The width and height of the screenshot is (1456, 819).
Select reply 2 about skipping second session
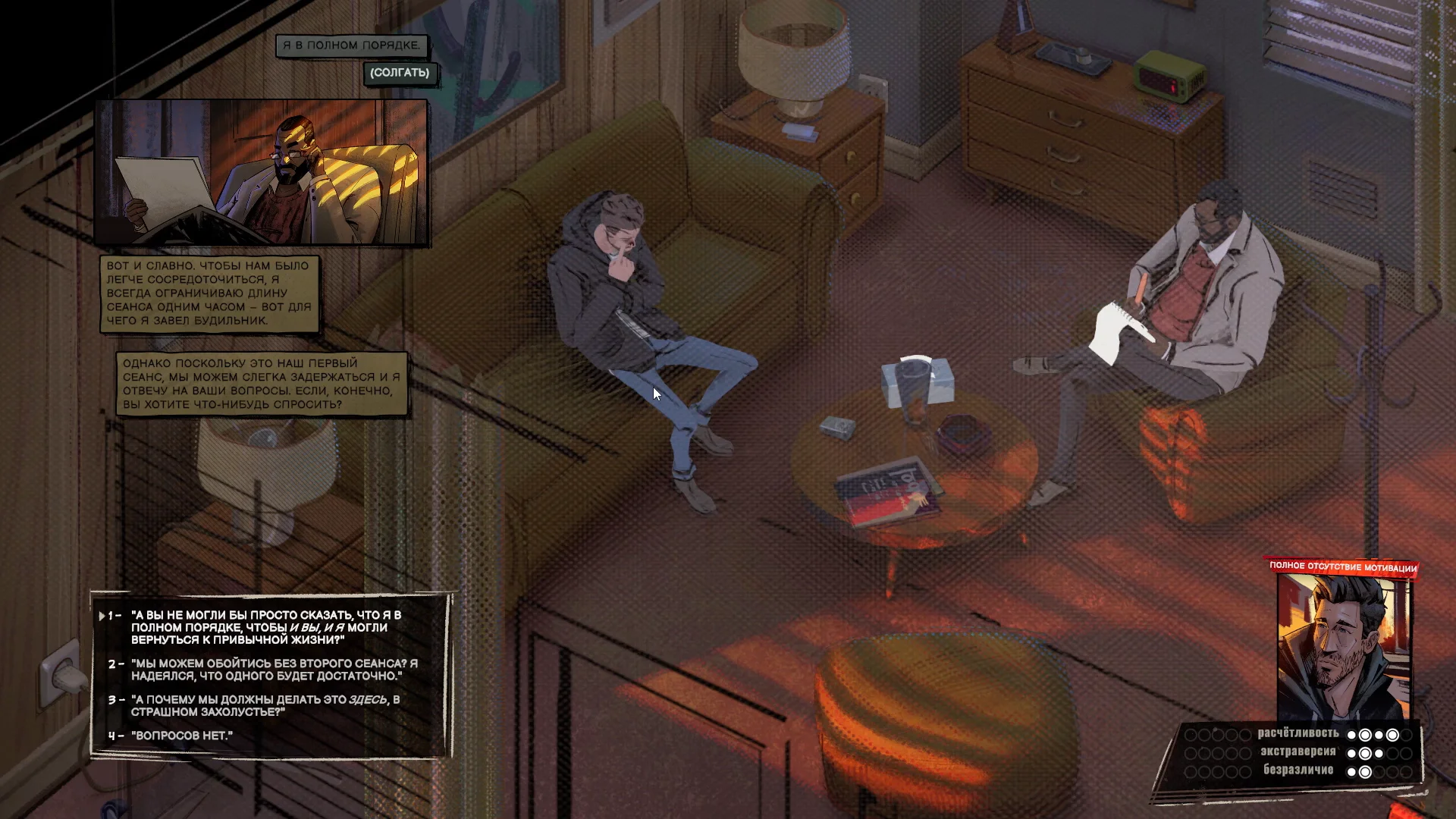(273, 670)
